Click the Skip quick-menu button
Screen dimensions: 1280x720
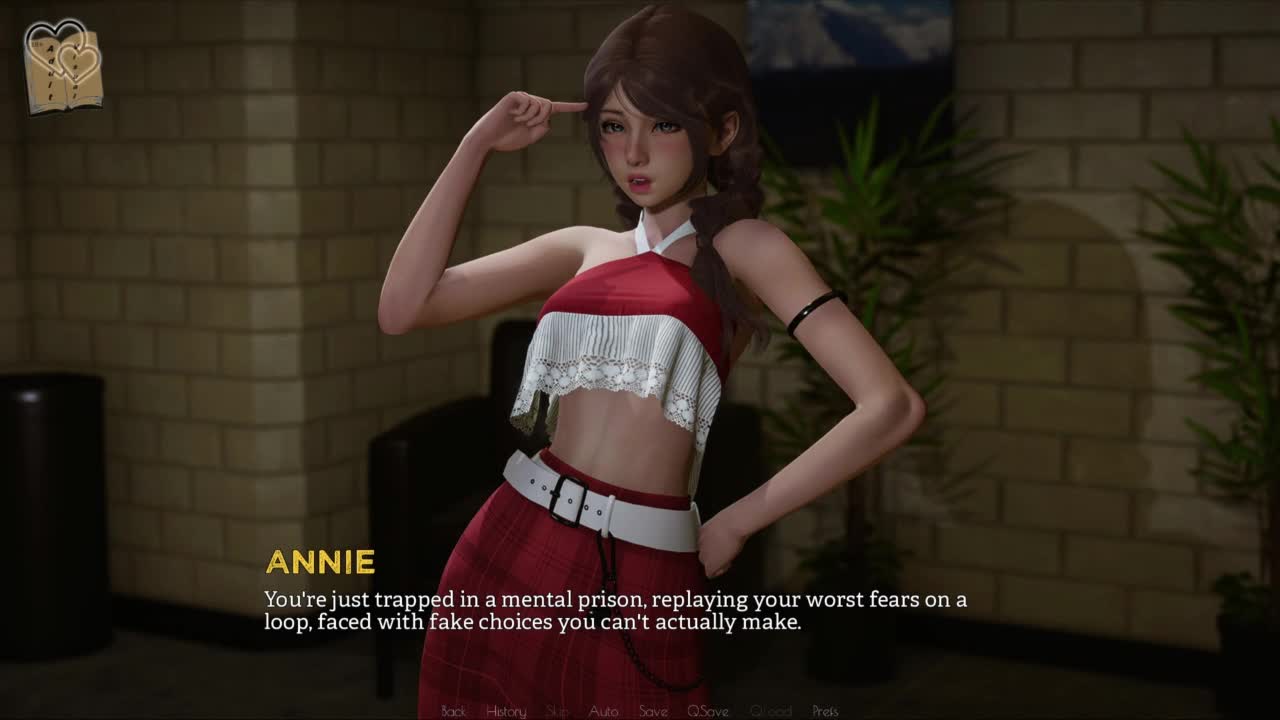tap(557, 711)
